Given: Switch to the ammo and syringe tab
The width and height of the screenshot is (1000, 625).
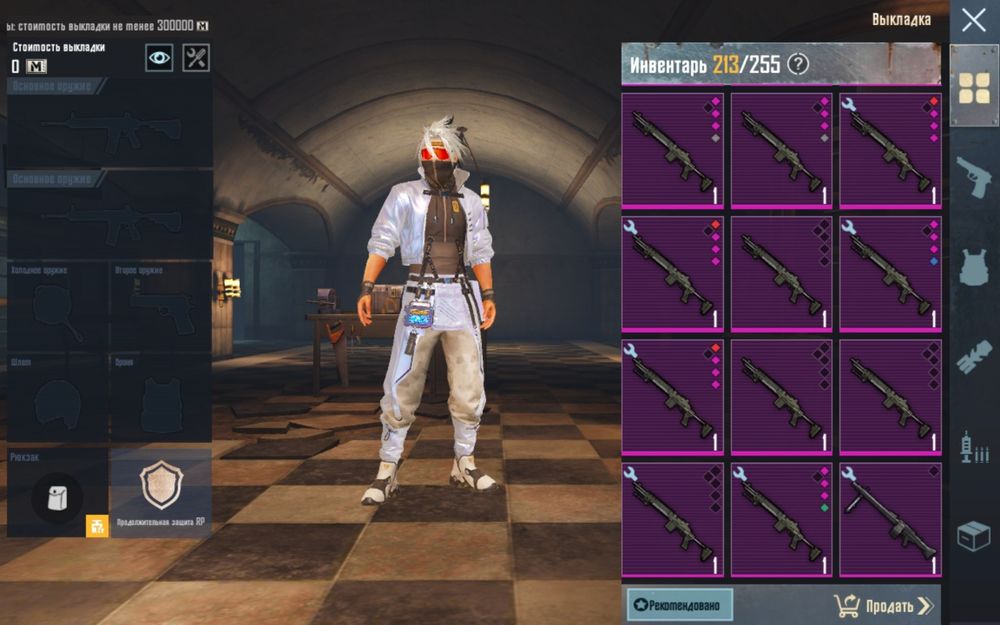Looking at the screenshot, I should point(974,447).
